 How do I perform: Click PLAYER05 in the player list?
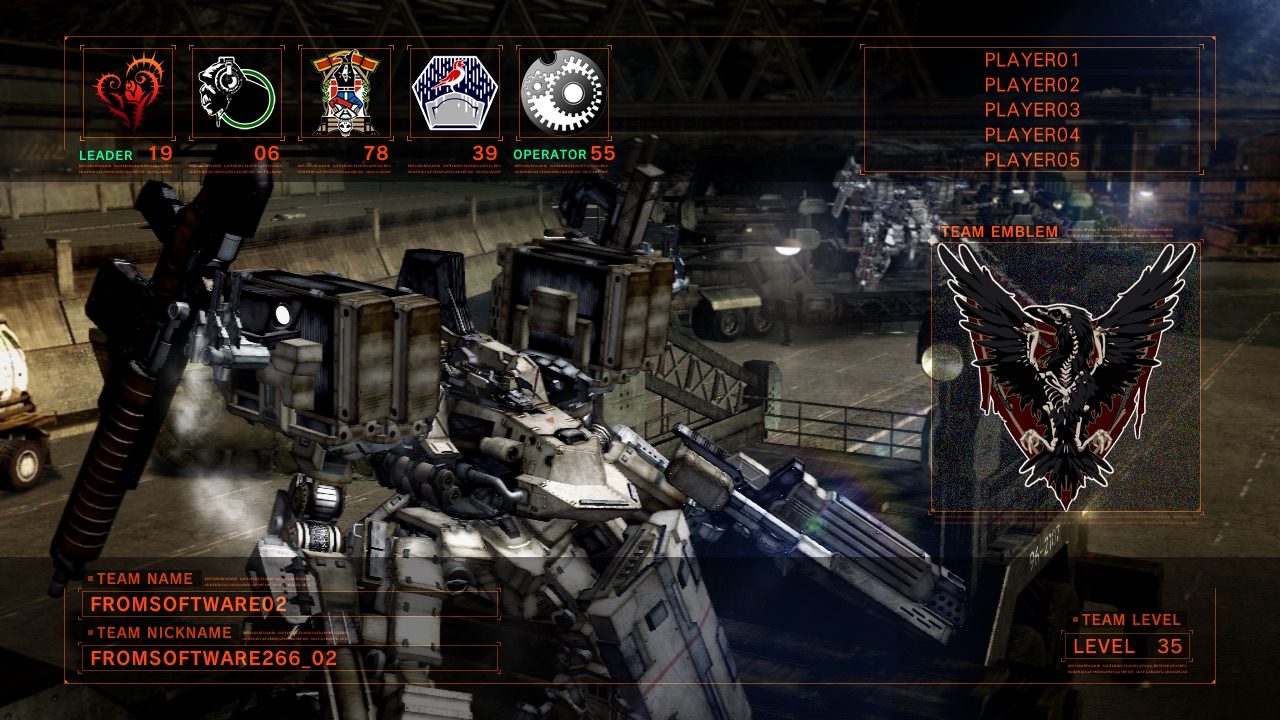1032,160
